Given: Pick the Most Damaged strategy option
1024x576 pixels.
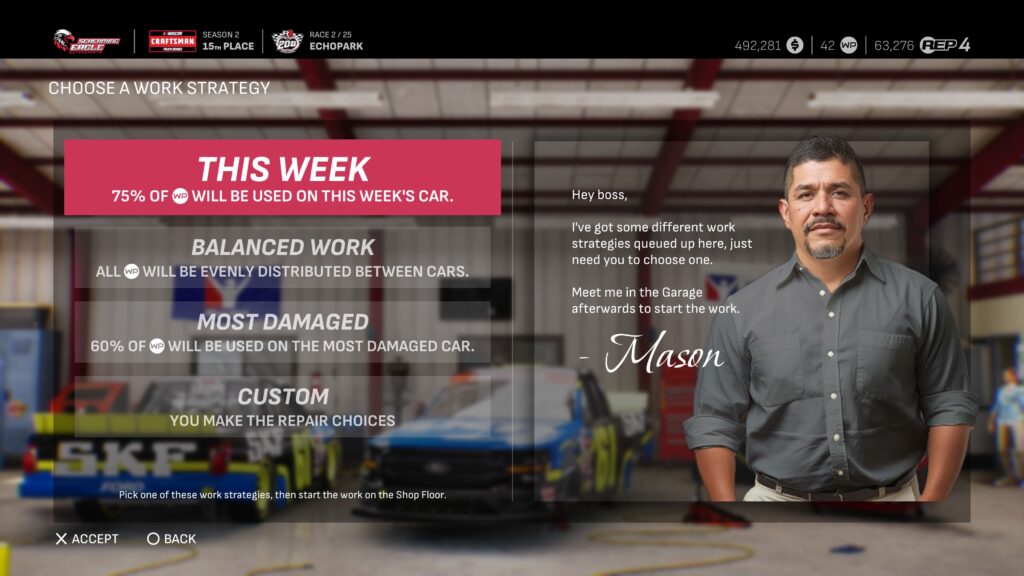Looking at the screenshot, I should (x=282, y=333).
